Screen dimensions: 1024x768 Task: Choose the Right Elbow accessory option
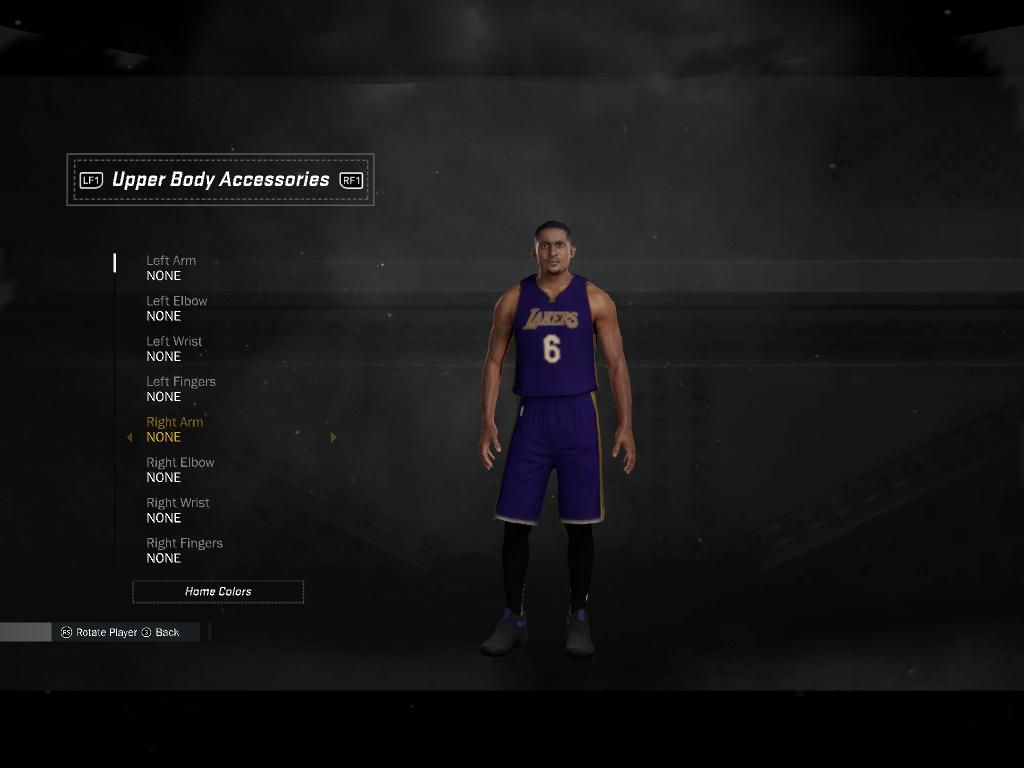[180, 470]
